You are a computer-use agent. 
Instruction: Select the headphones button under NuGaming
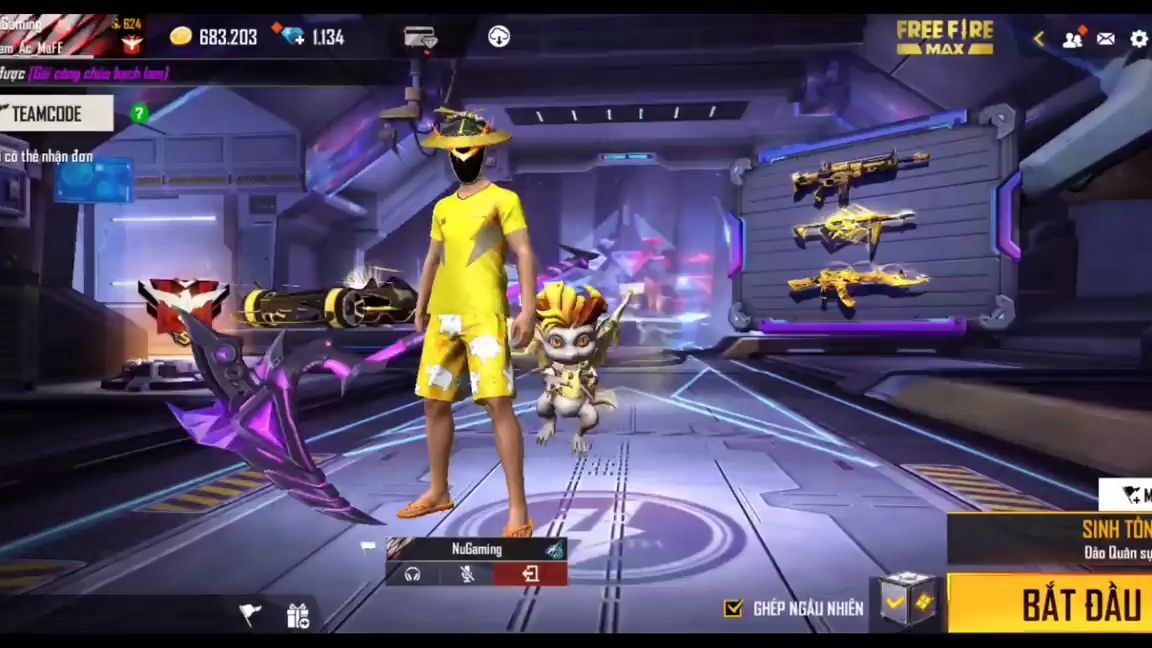[412, 574]
